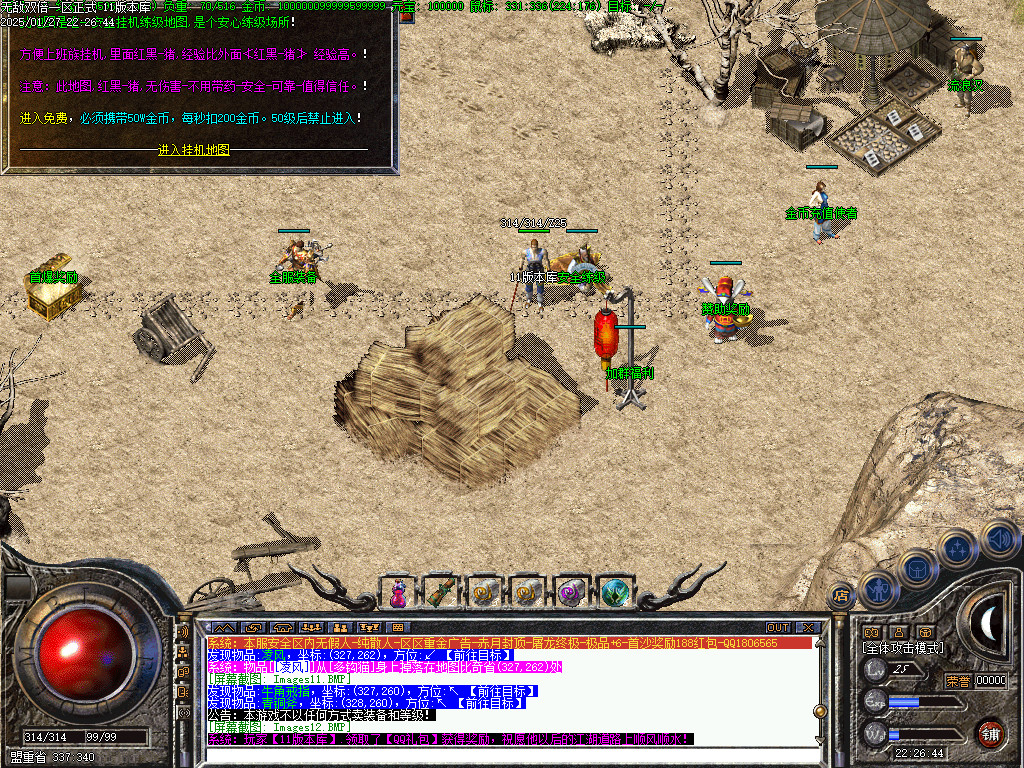The image size is (1024, 768).
Task: Use the pink potion in the belt
Action: tap(398, 593)
